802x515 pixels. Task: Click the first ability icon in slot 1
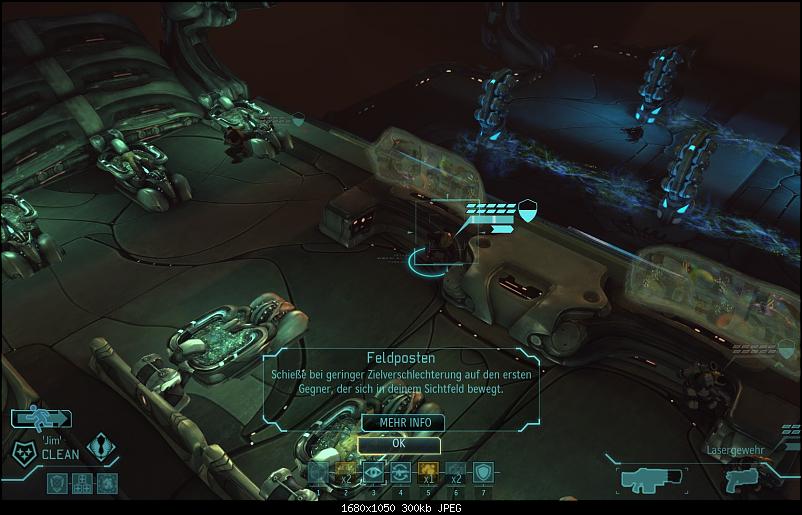click(318, 473)
